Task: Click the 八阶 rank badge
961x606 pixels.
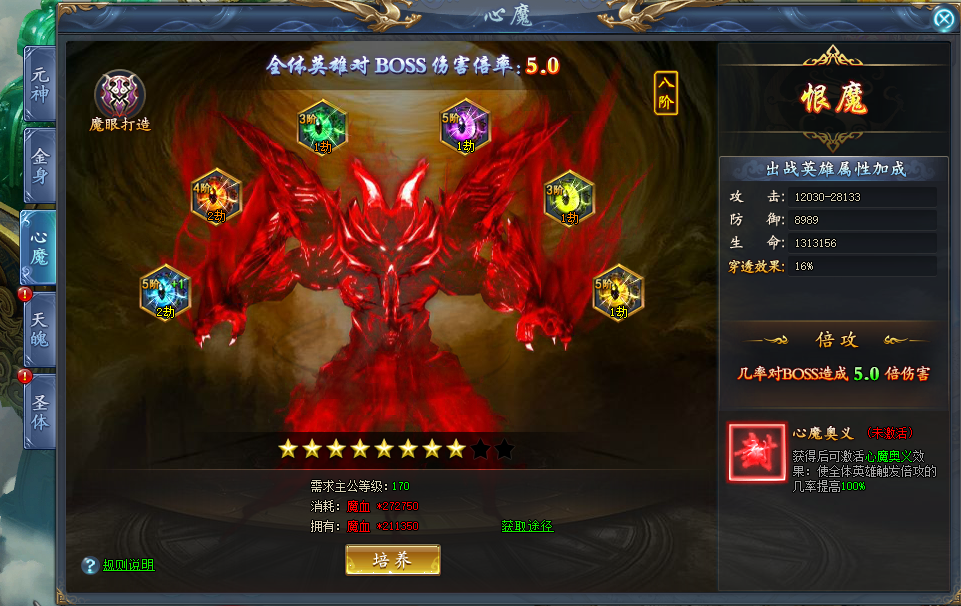Action: [x=666, y=93]
